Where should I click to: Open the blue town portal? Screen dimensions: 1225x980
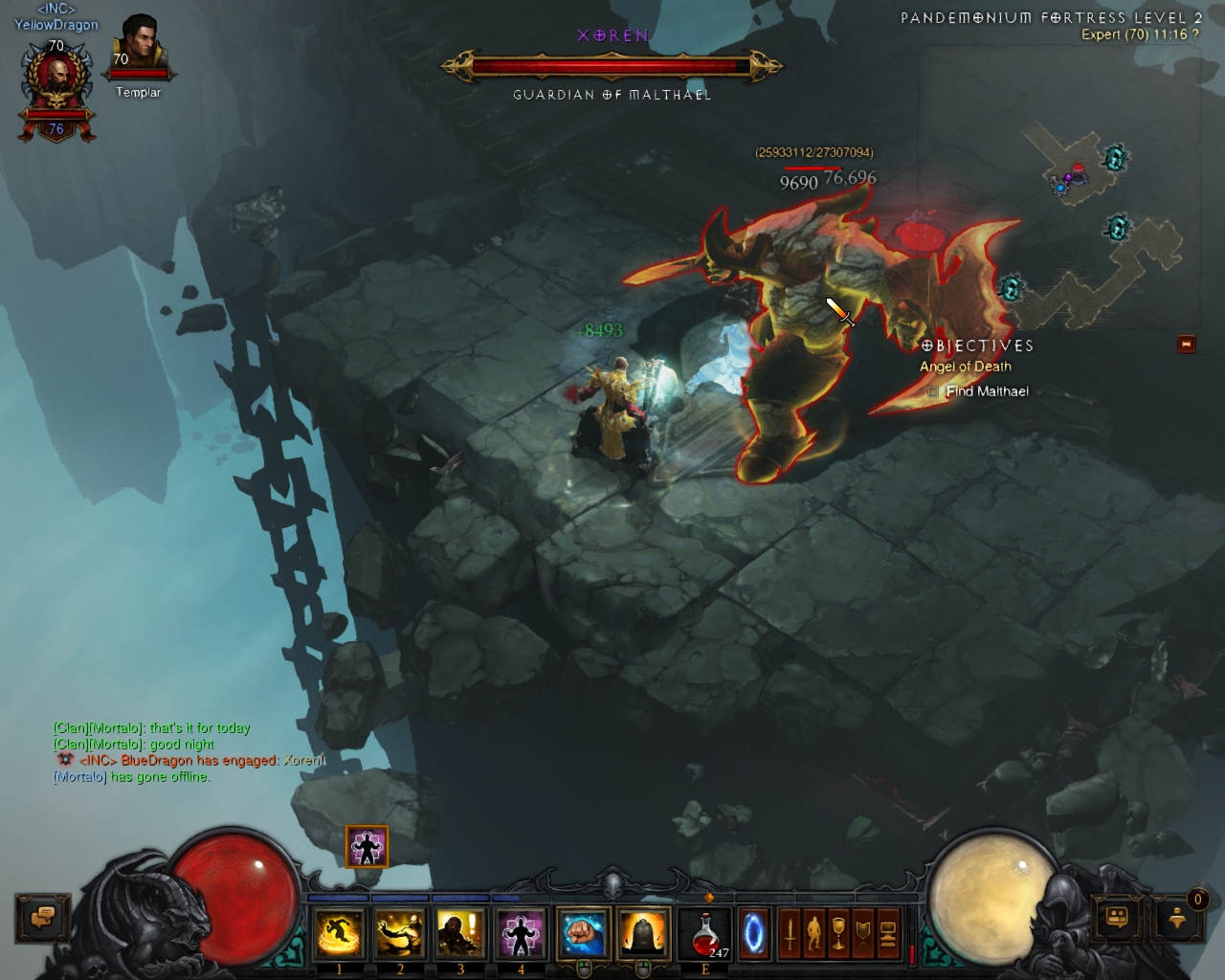754,933
